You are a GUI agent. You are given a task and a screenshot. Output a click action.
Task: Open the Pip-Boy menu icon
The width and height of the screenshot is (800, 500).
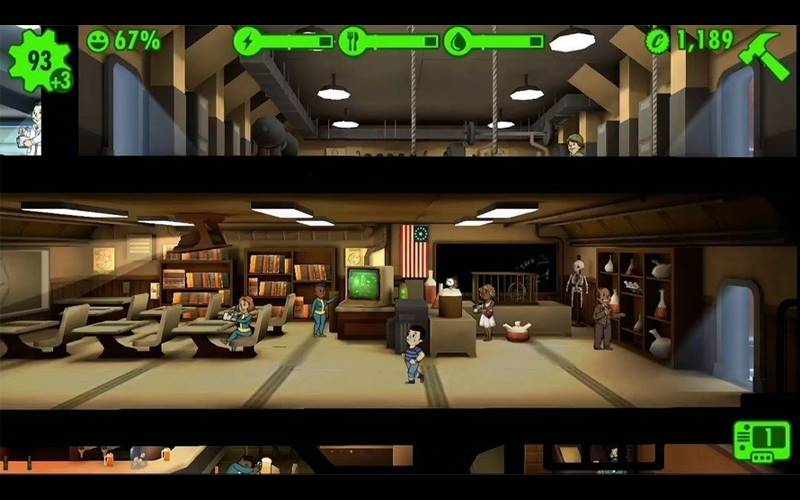761,441
